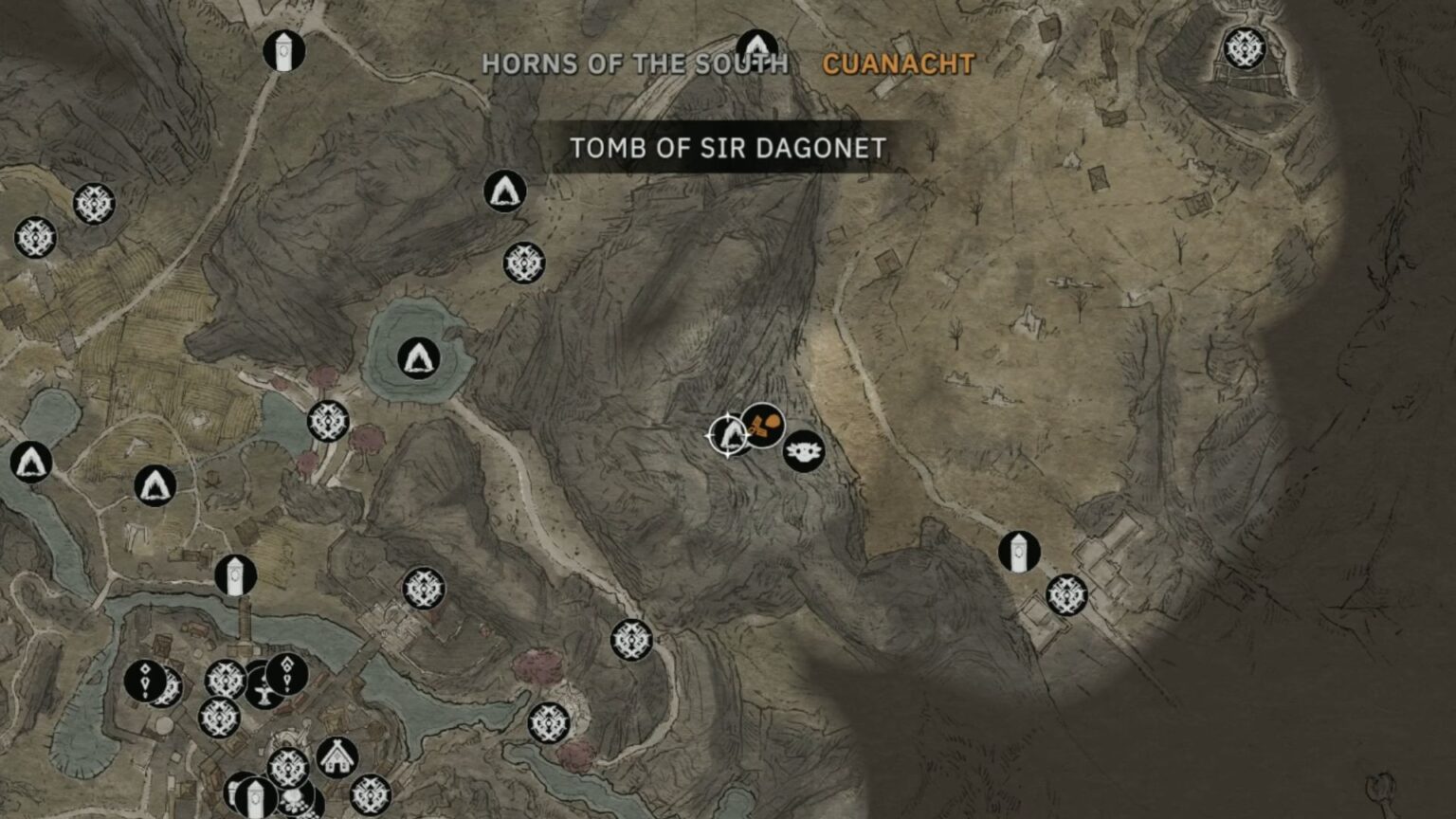This screenshot has height=819, width=1456.
Task: Select the house icon in the southern village
Action: tap(336, 758)
